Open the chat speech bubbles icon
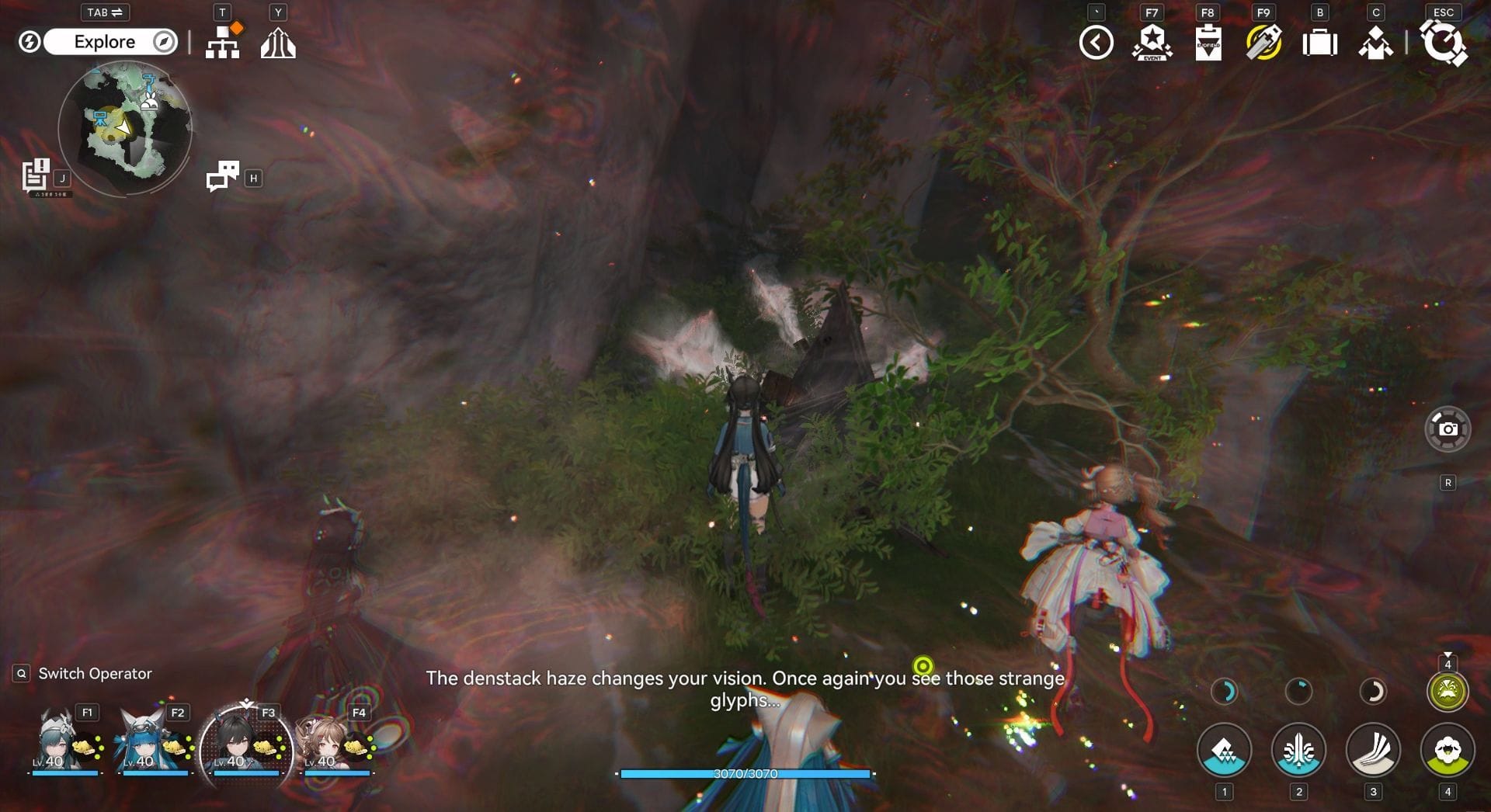1491x812 pixels. coord(223,176)
